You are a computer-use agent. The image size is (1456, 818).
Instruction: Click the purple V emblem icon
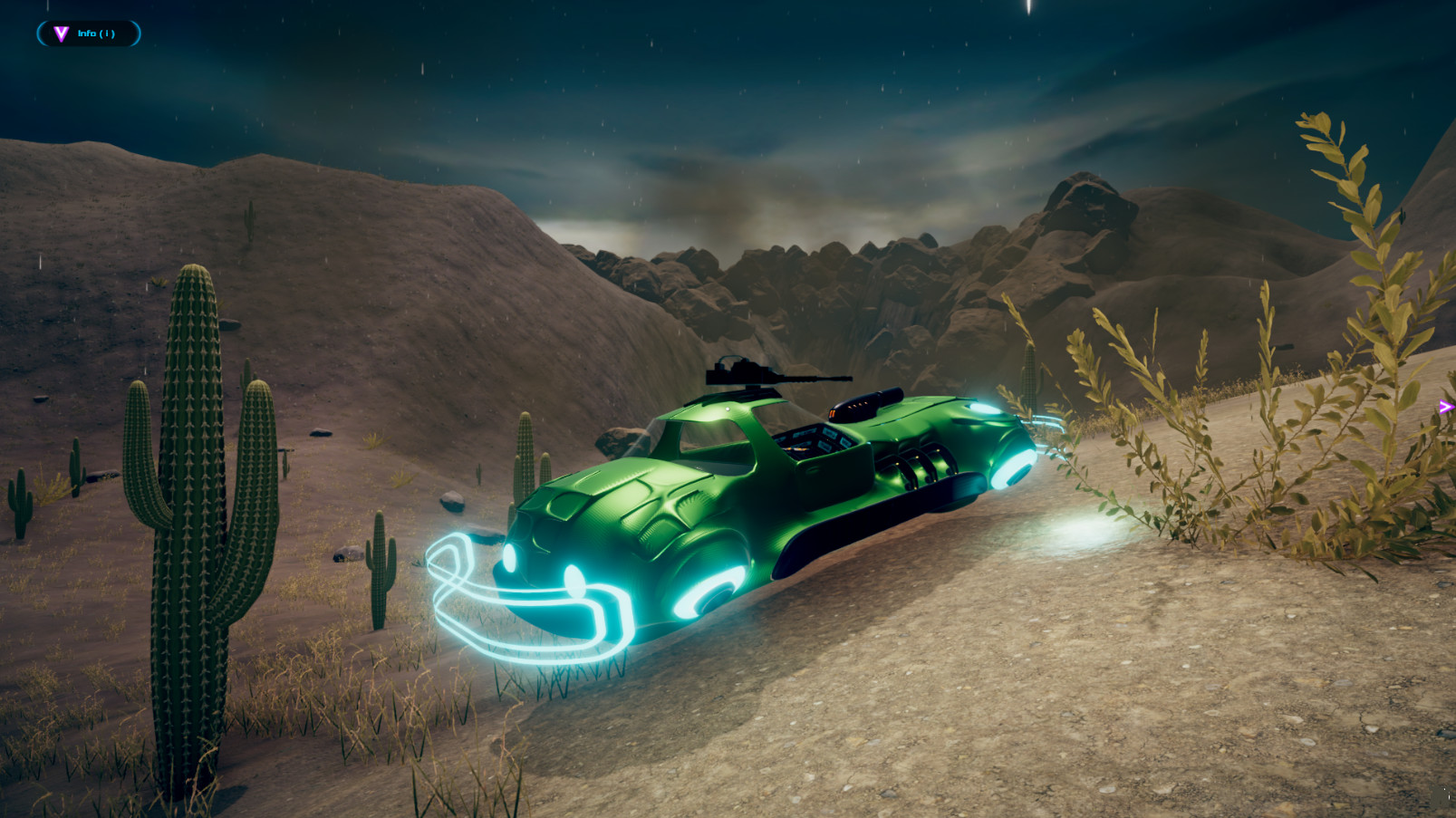tap(61, 33)
